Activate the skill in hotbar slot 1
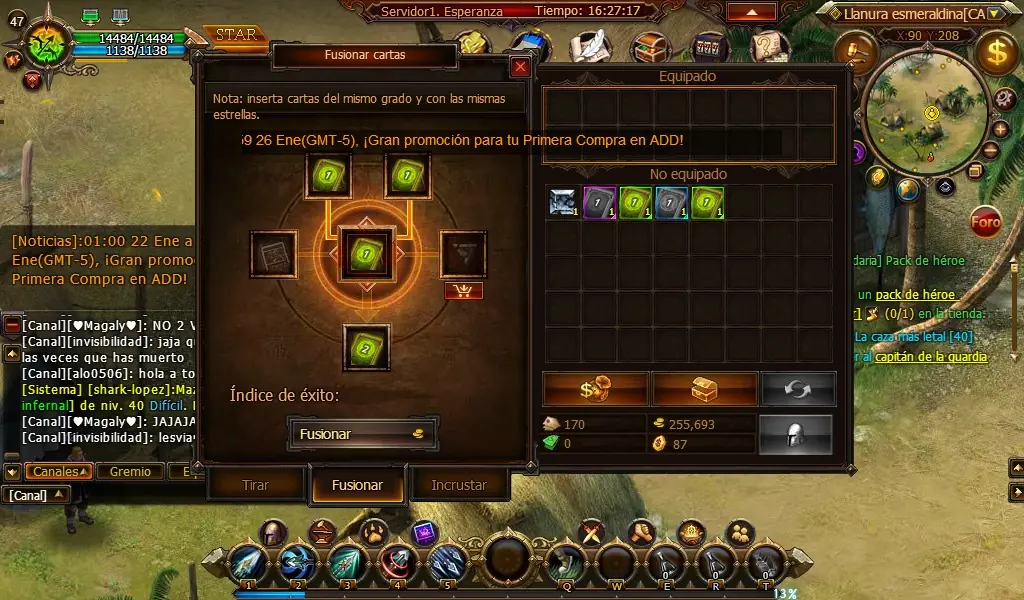The image size is (1024, 600). (247, 564)
